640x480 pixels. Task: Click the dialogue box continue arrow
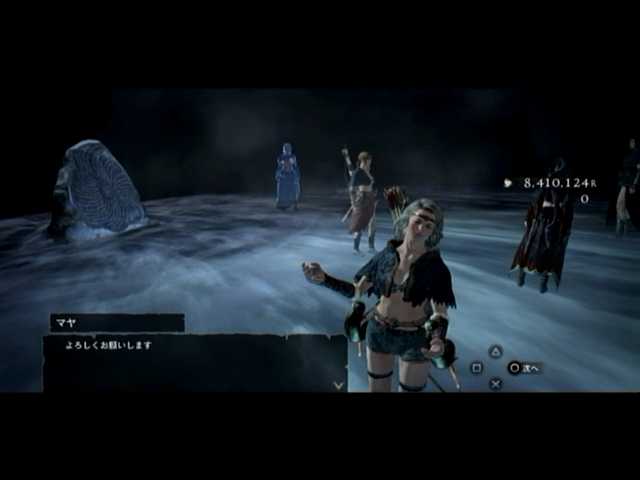coord(338,383)
